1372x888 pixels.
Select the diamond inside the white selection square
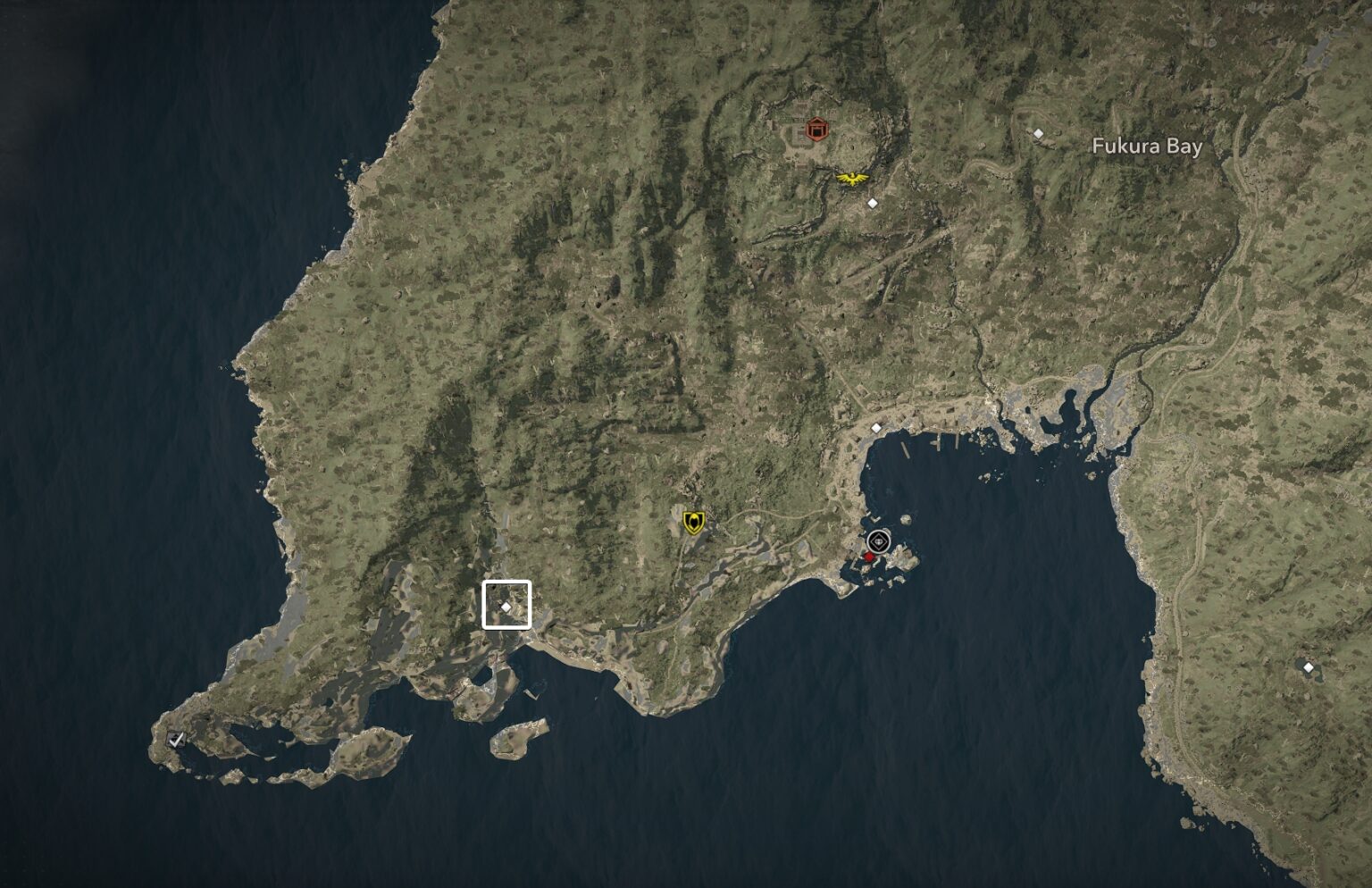[506, 607]
